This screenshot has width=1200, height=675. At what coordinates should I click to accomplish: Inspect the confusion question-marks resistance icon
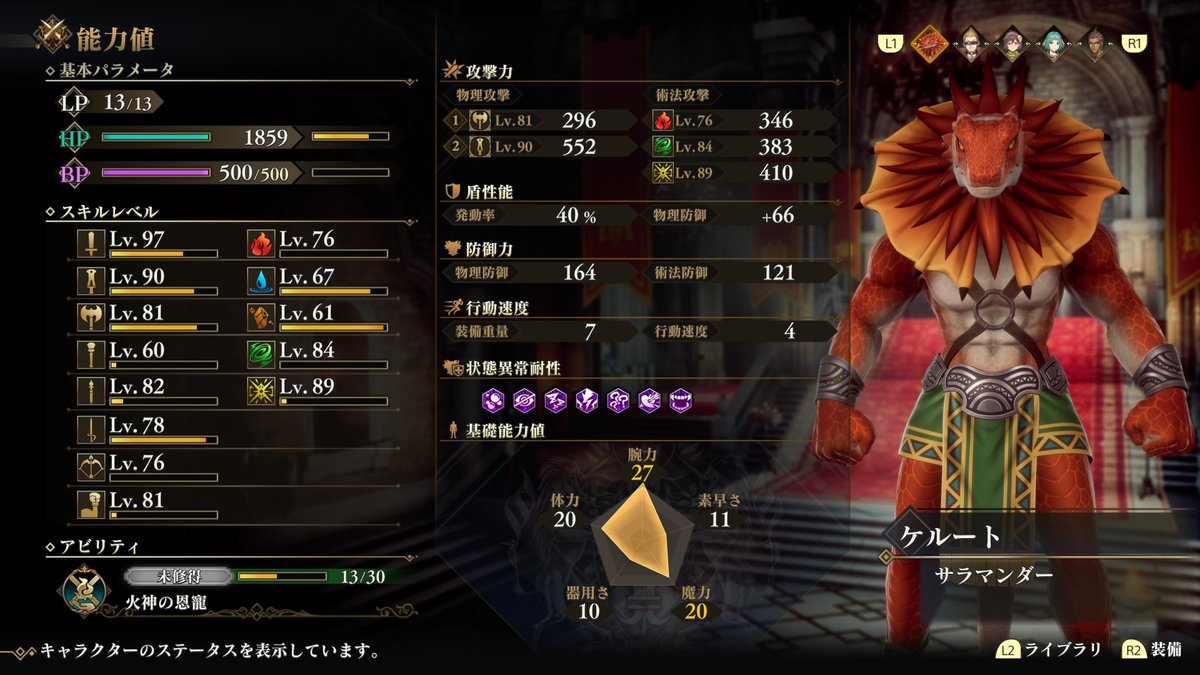[x=618, y=401]
